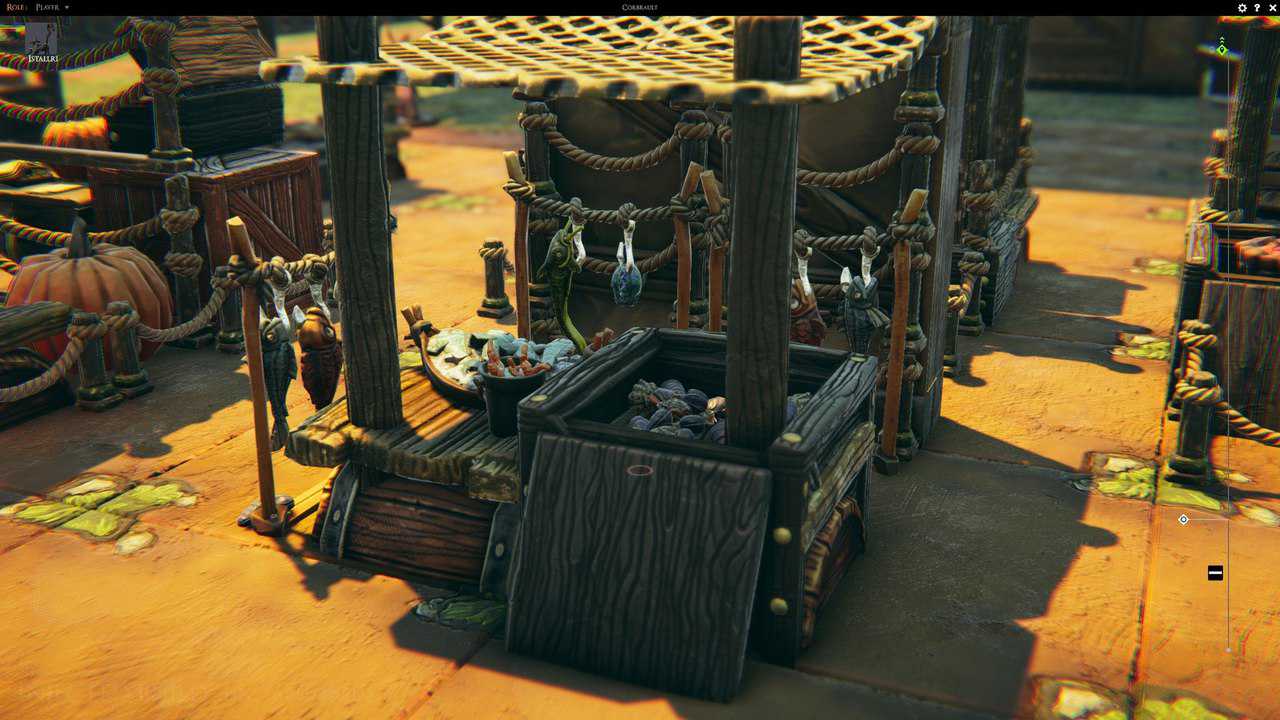Click the settings gear beside the help icon

pos(1240,7)
